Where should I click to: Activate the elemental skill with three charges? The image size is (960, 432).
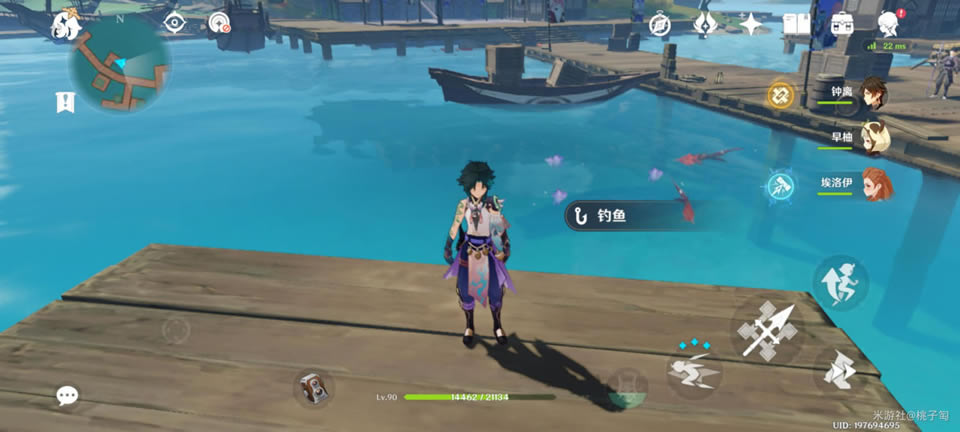[694, 372]
